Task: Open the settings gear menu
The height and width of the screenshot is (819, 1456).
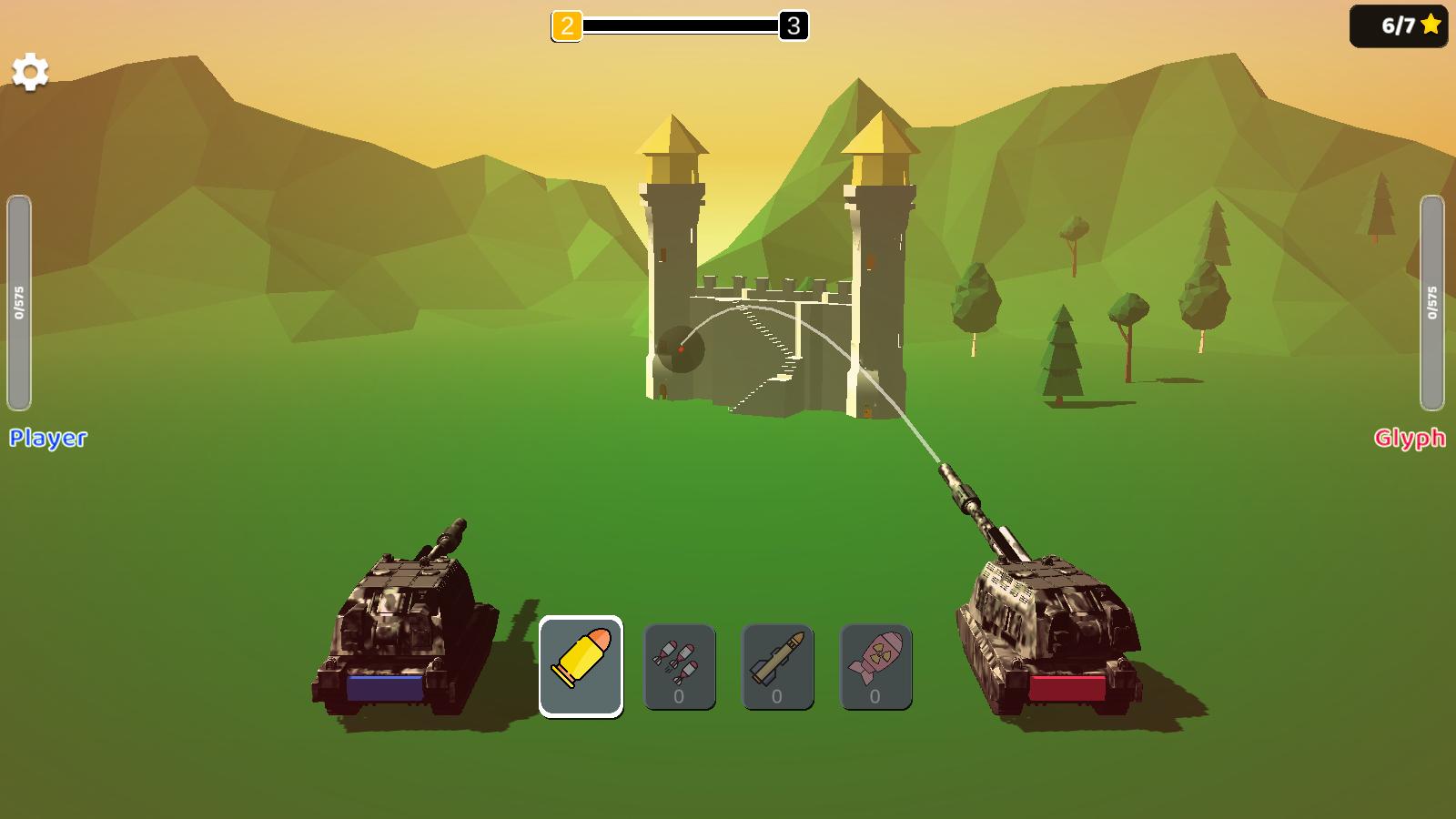Action: [30, 69]
